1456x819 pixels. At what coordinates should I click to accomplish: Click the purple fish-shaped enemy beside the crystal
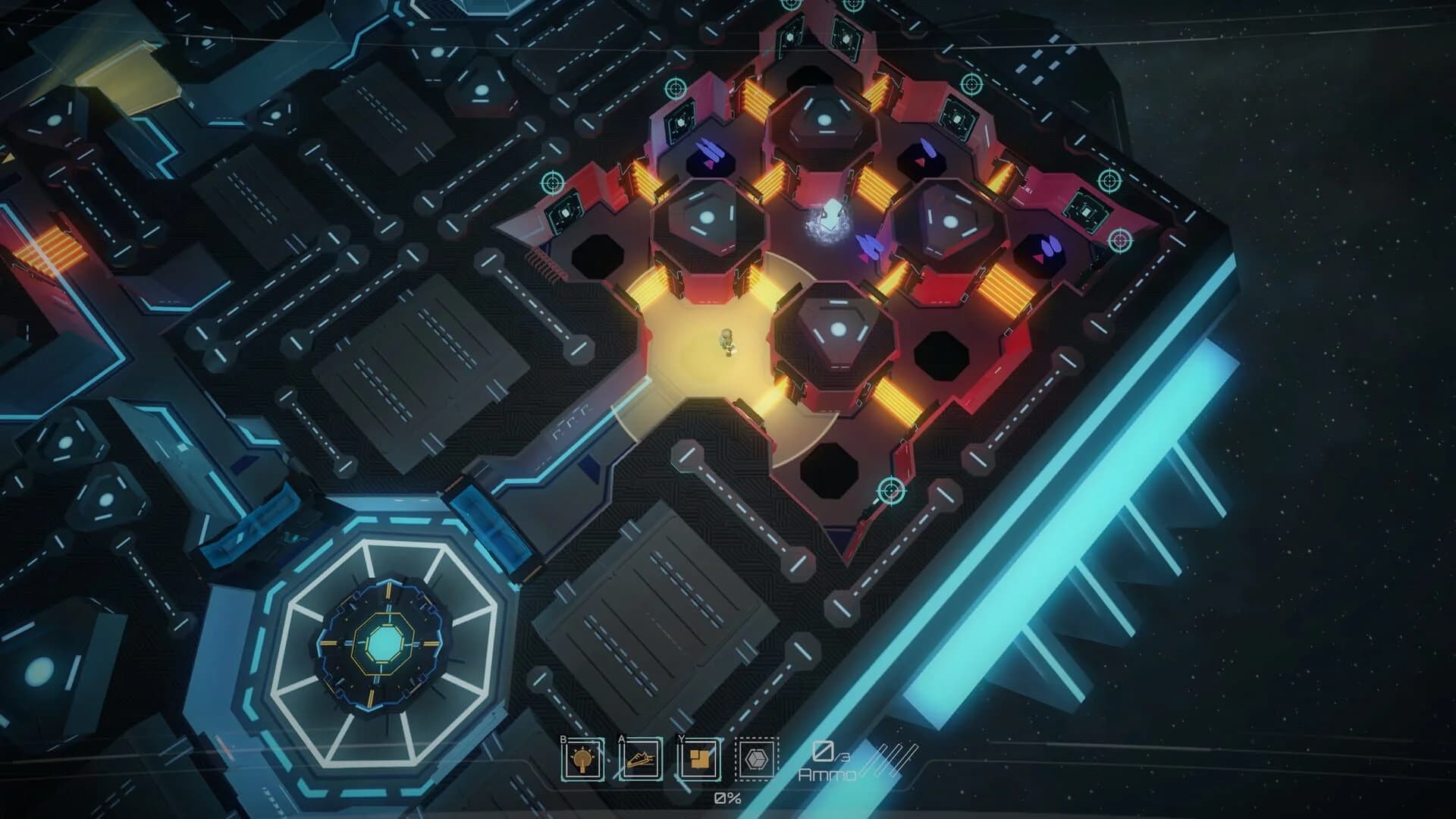tap(871, 245)
